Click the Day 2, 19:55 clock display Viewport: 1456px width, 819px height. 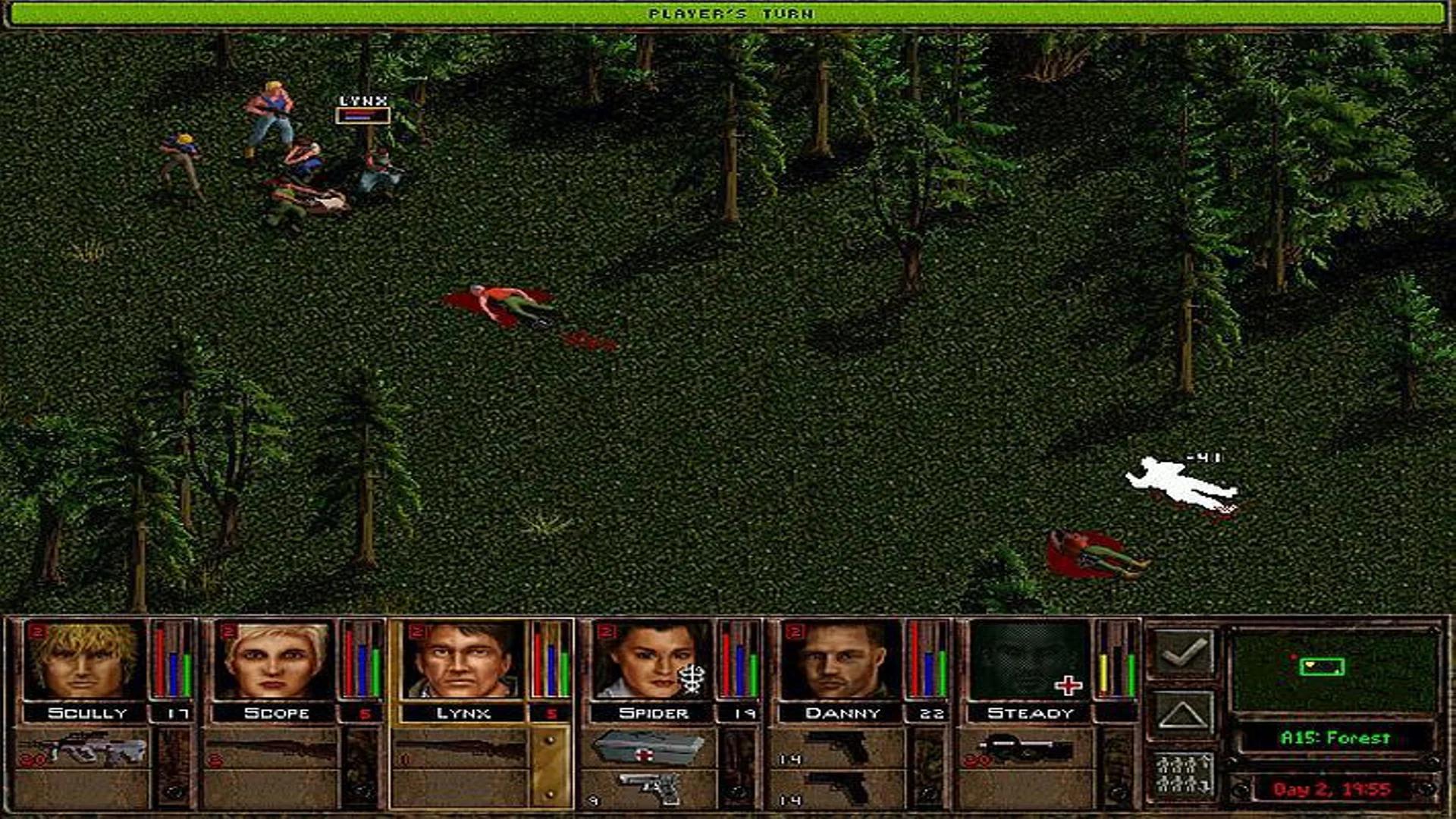[x=1332, y=789]
